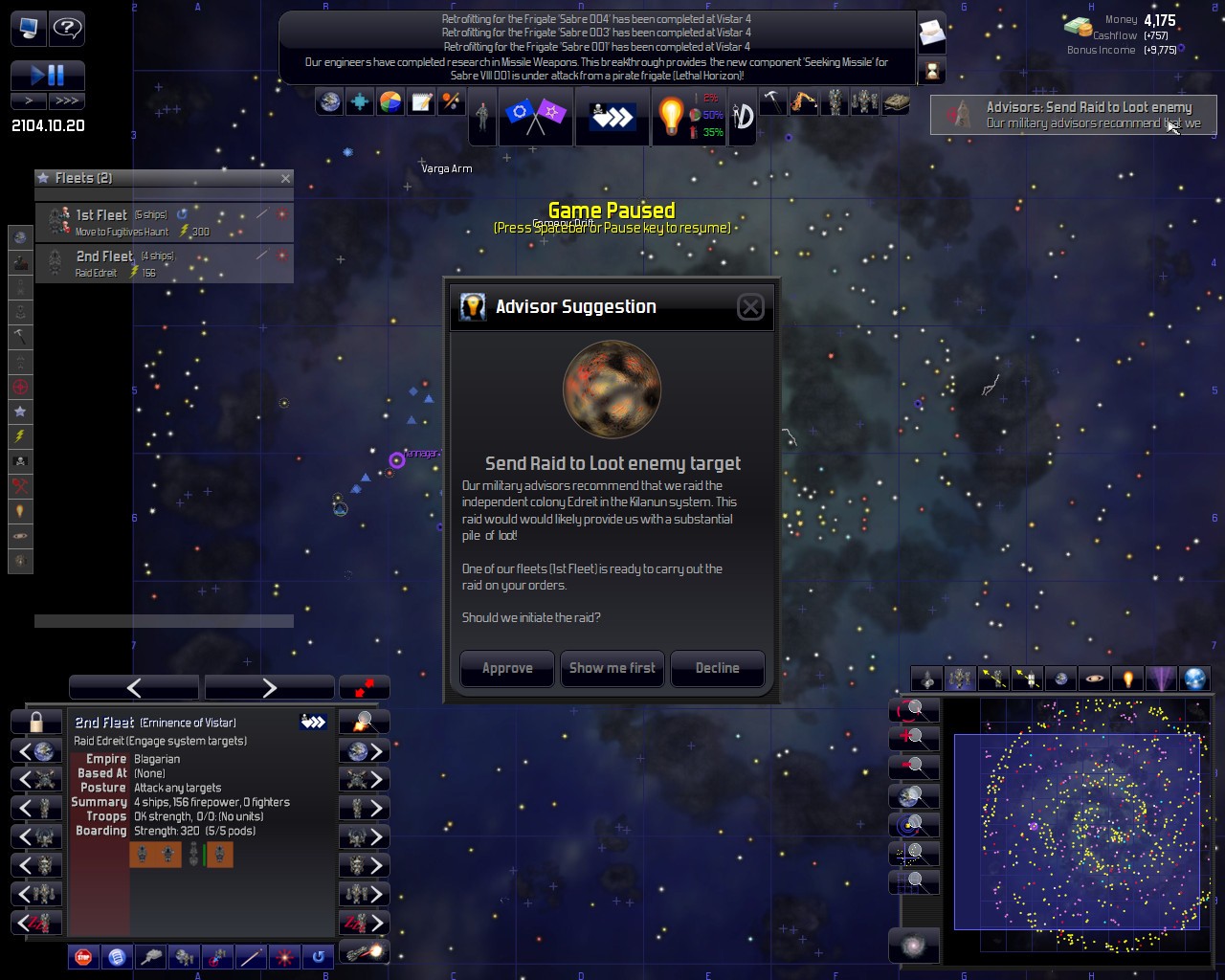
Task: Click the red Stop command button
Action: [x=83, y=956]
